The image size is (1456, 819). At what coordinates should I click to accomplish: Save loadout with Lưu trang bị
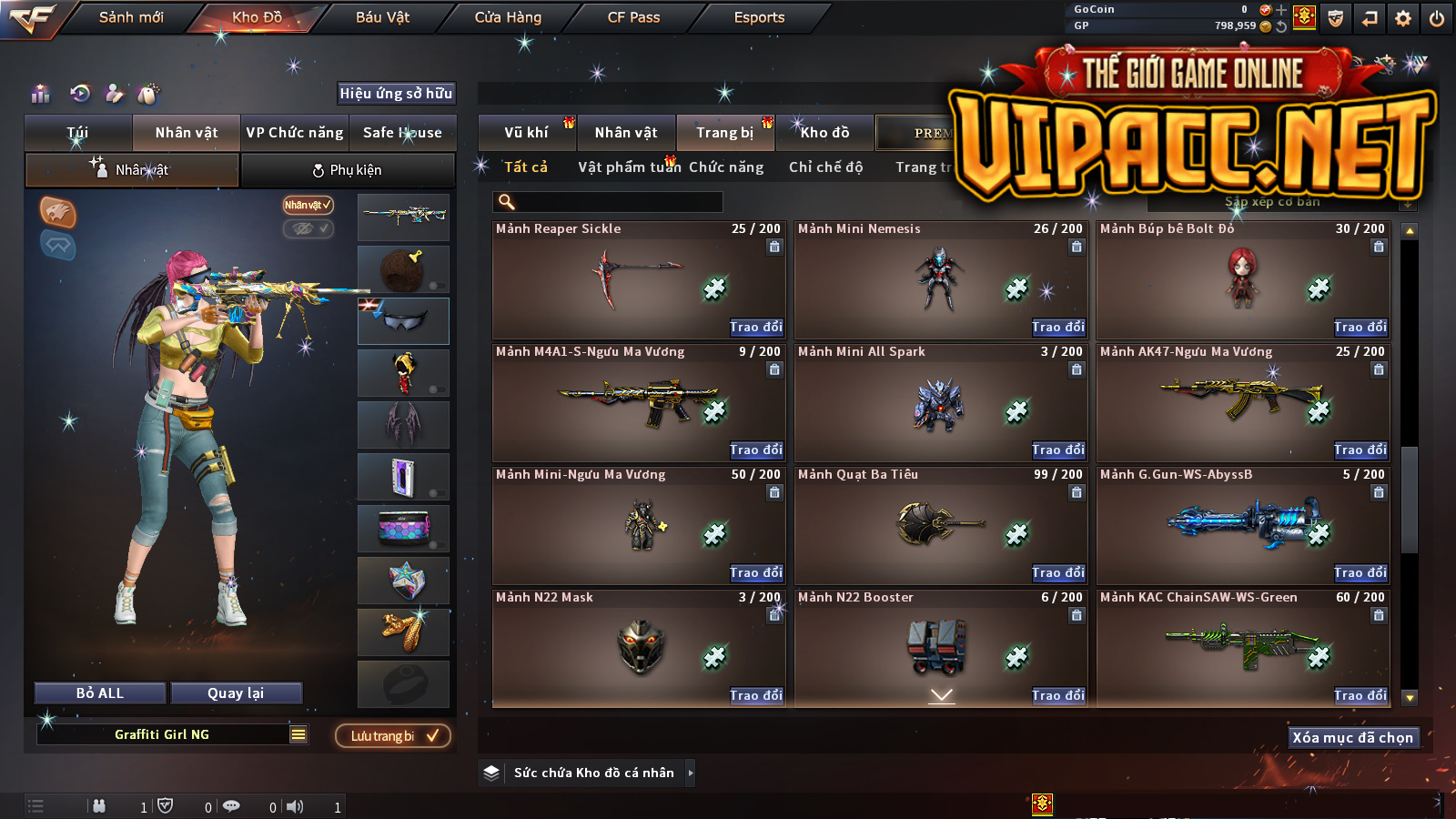393,736
